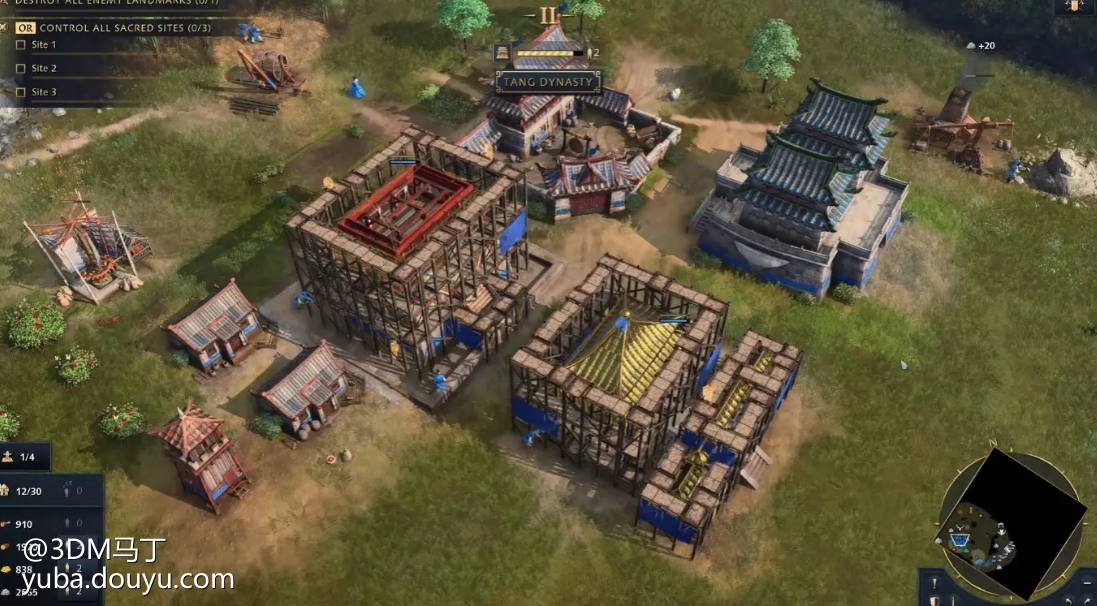Select the Tang Dynasty banner

548,82
